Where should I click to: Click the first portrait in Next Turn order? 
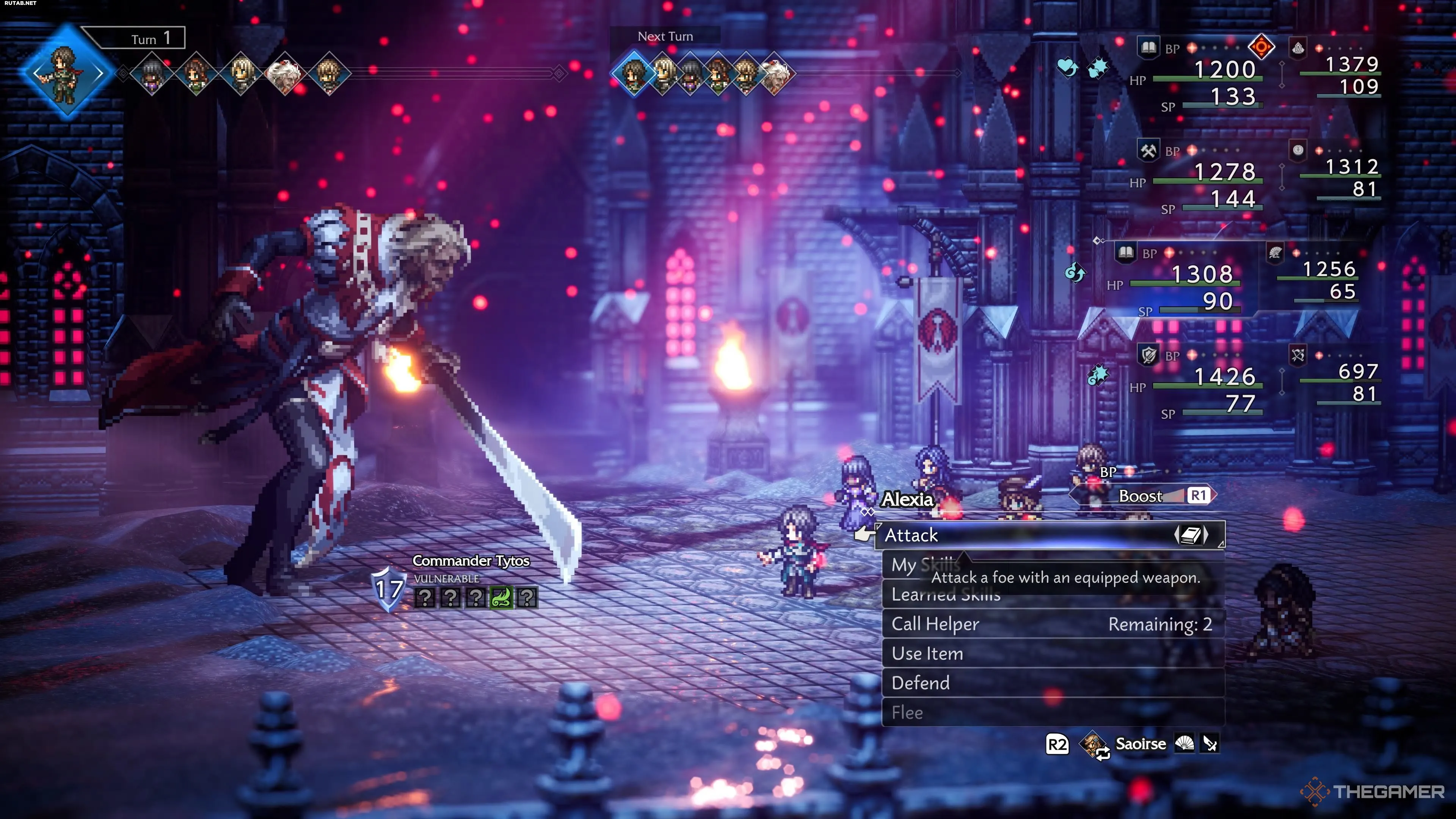[634, 73]
